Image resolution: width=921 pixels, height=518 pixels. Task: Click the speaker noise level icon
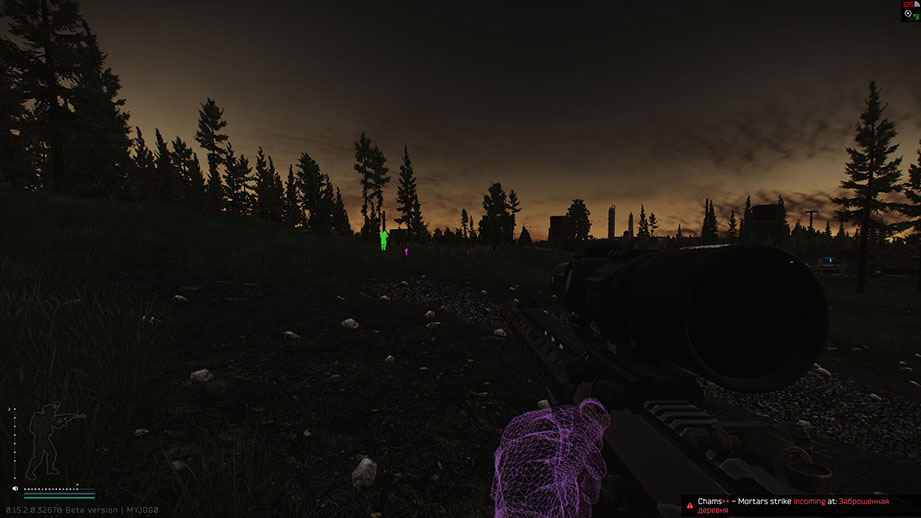[17, 489]
